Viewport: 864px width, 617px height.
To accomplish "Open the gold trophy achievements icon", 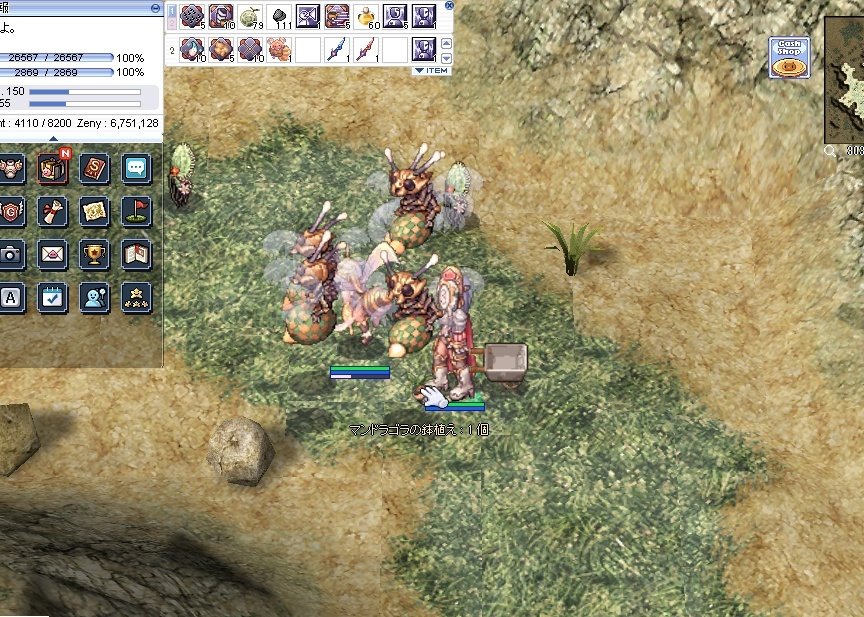I will [94, 254].
